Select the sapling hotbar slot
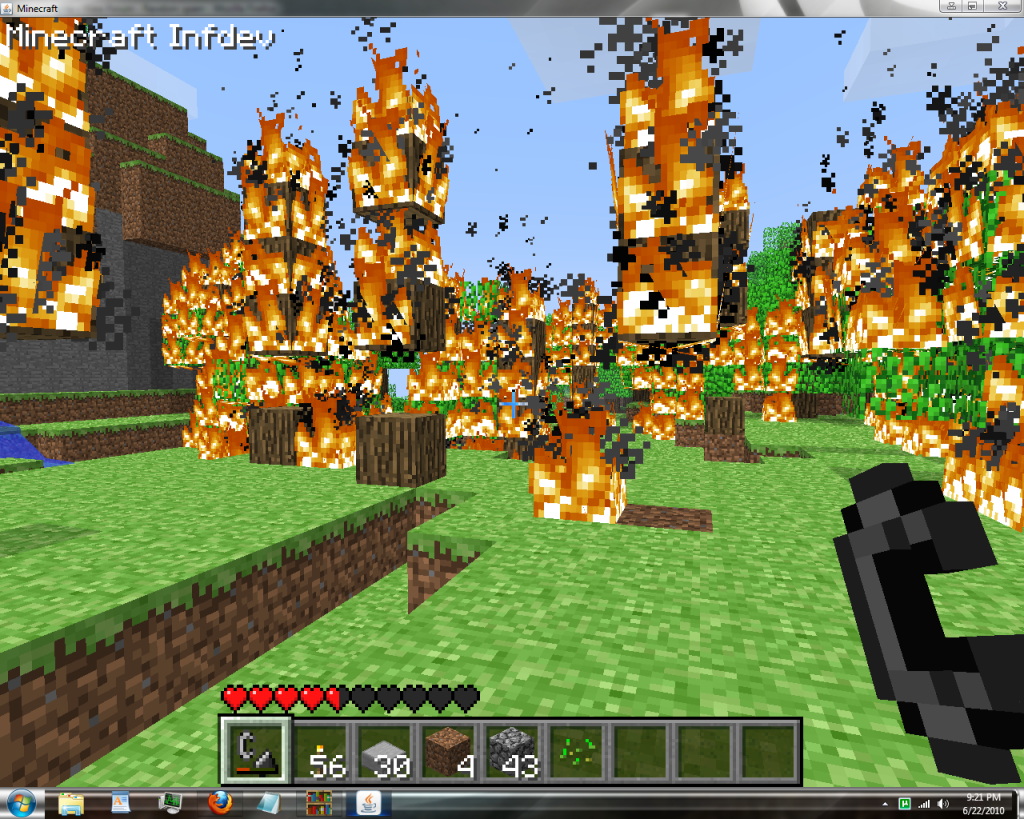Viewport: 1024px width, 819px height. (x=577, y=750)
